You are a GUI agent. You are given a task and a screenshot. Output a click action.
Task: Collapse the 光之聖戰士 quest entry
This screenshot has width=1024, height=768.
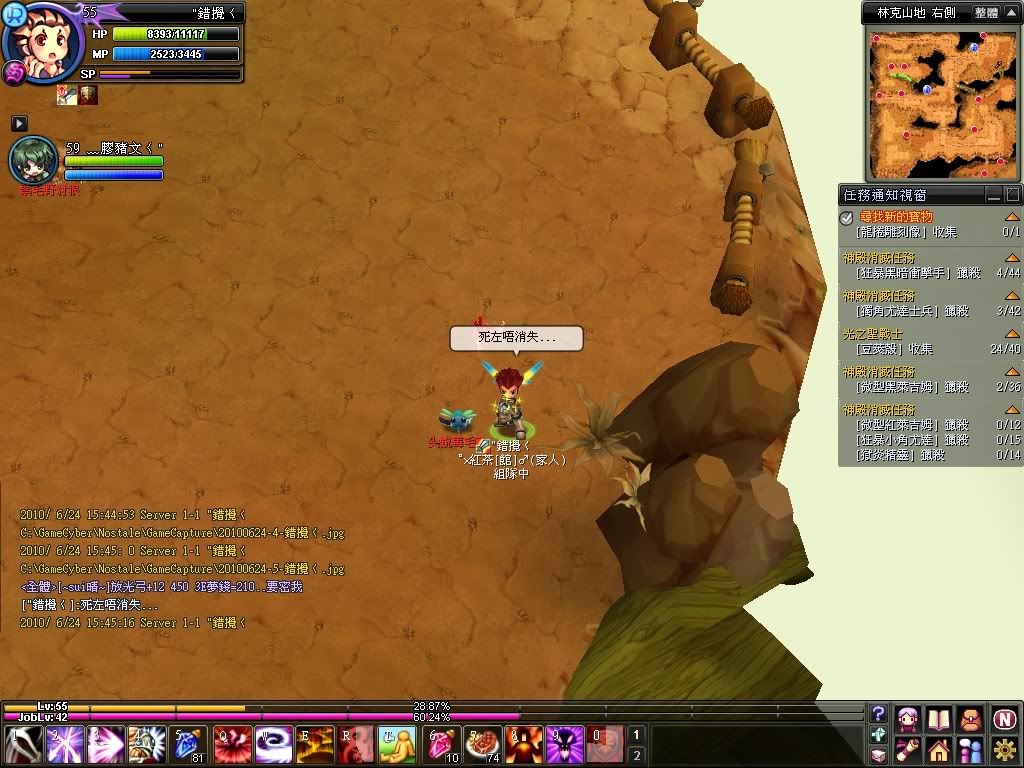[1012, 335]
